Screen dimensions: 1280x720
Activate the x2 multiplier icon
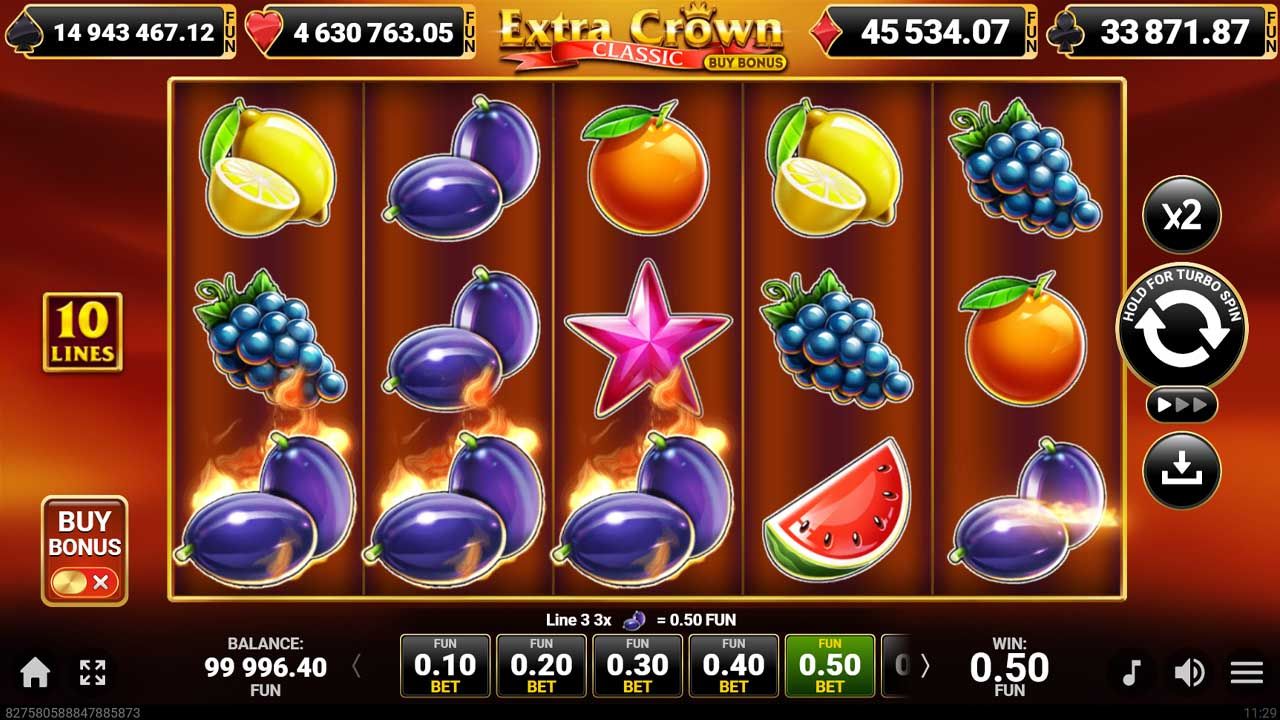[1183, 214]
